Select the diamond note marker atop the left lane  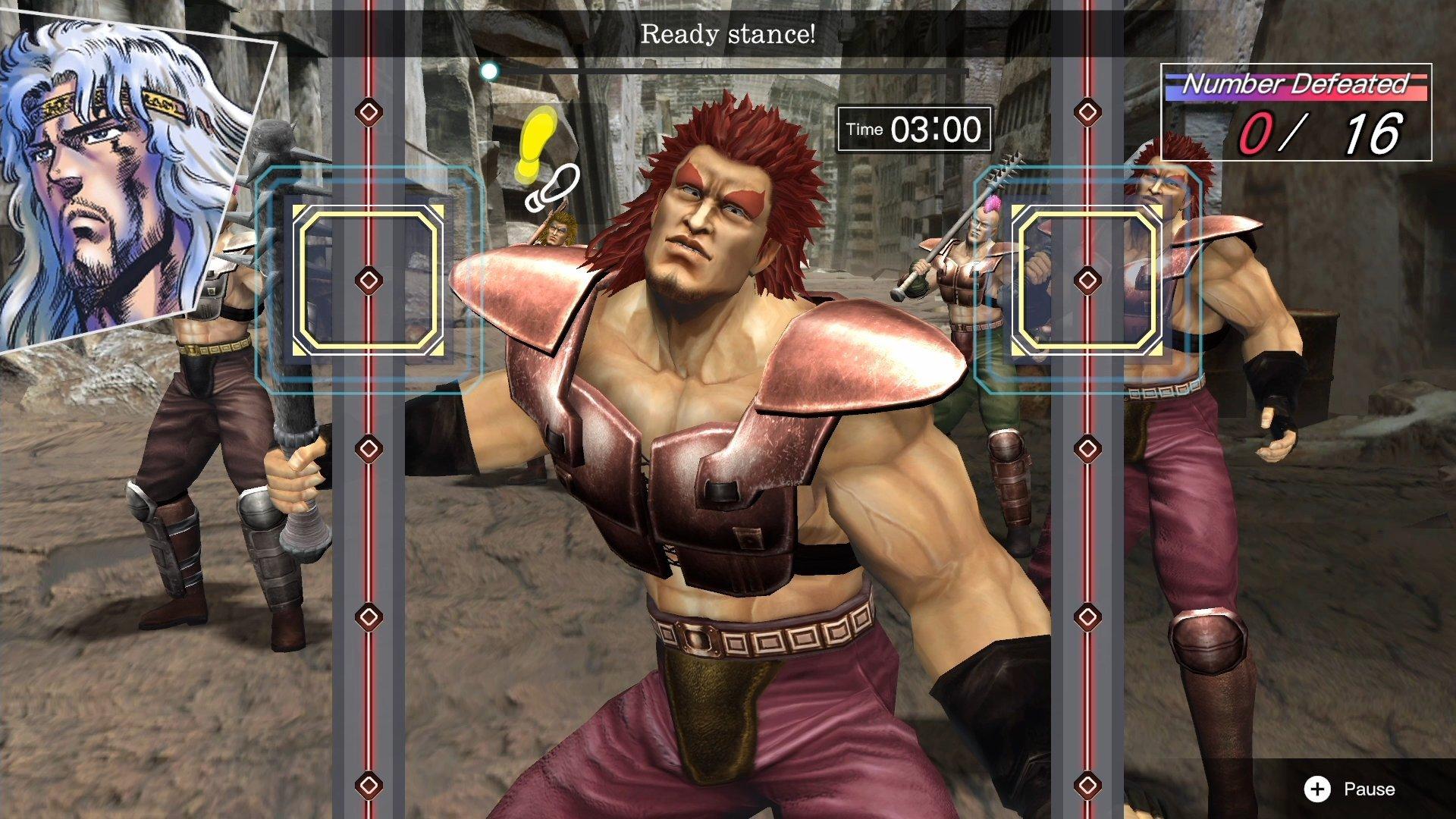pos(369,112)
